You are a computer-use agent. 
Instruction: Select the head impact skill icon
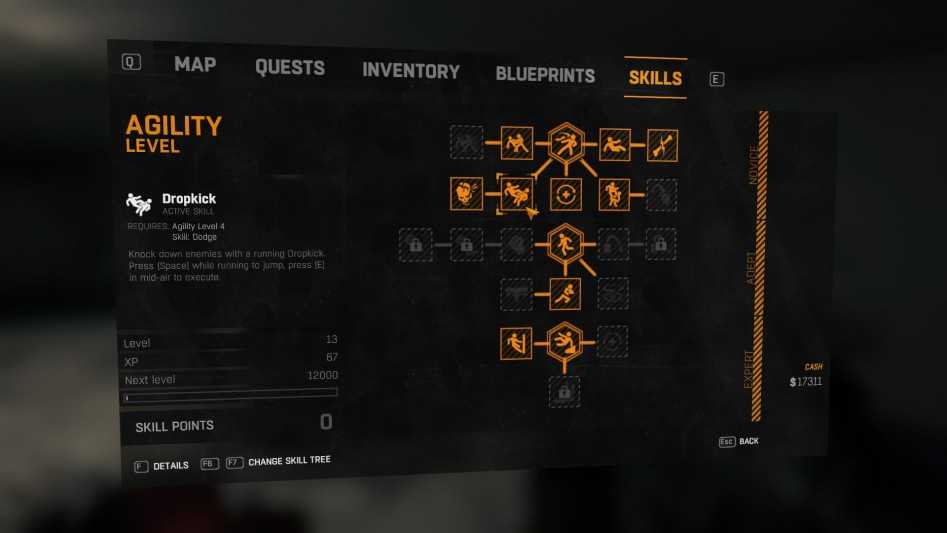click(467, 192)
